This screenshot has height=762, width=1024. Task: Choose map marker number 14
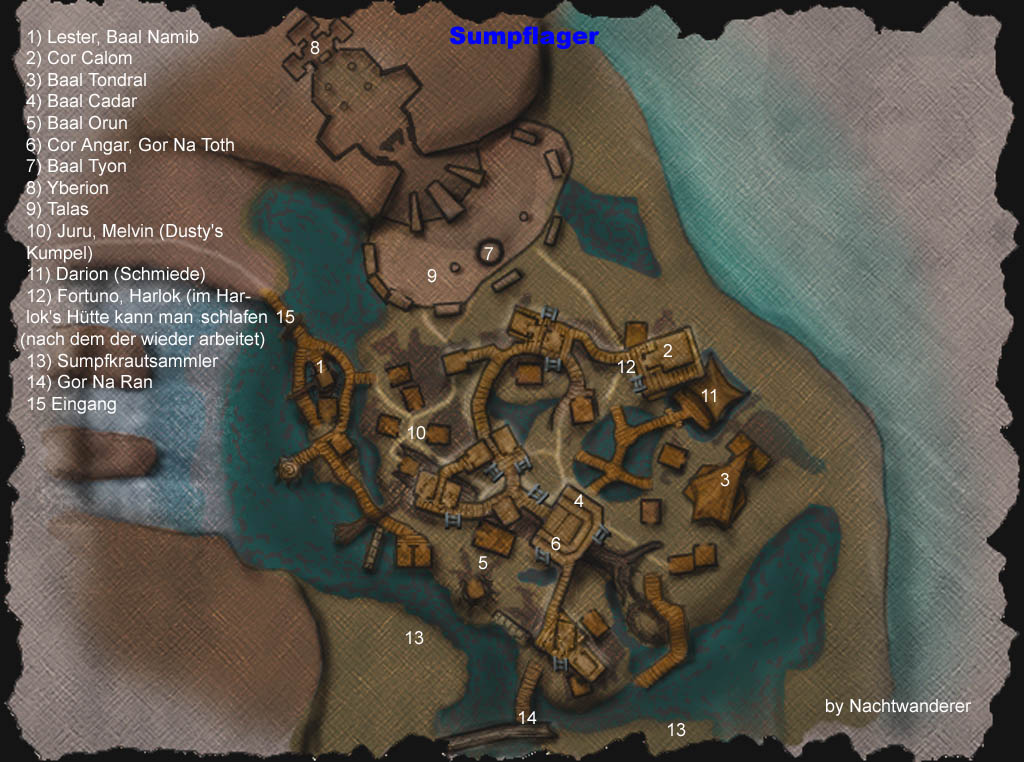click(x=527, y=717)
